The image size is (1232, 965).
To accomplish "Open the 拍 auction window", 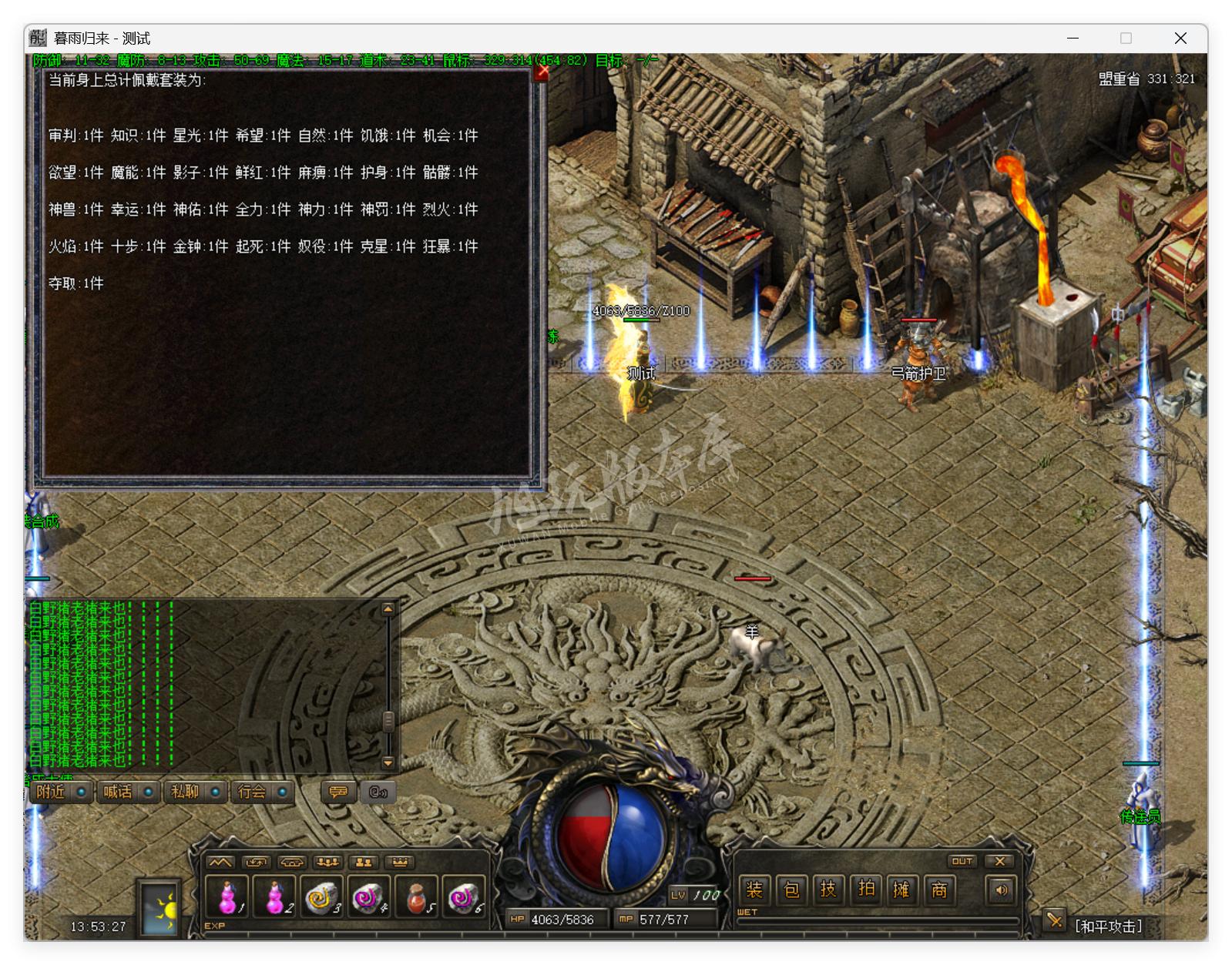I will point(866,890).
